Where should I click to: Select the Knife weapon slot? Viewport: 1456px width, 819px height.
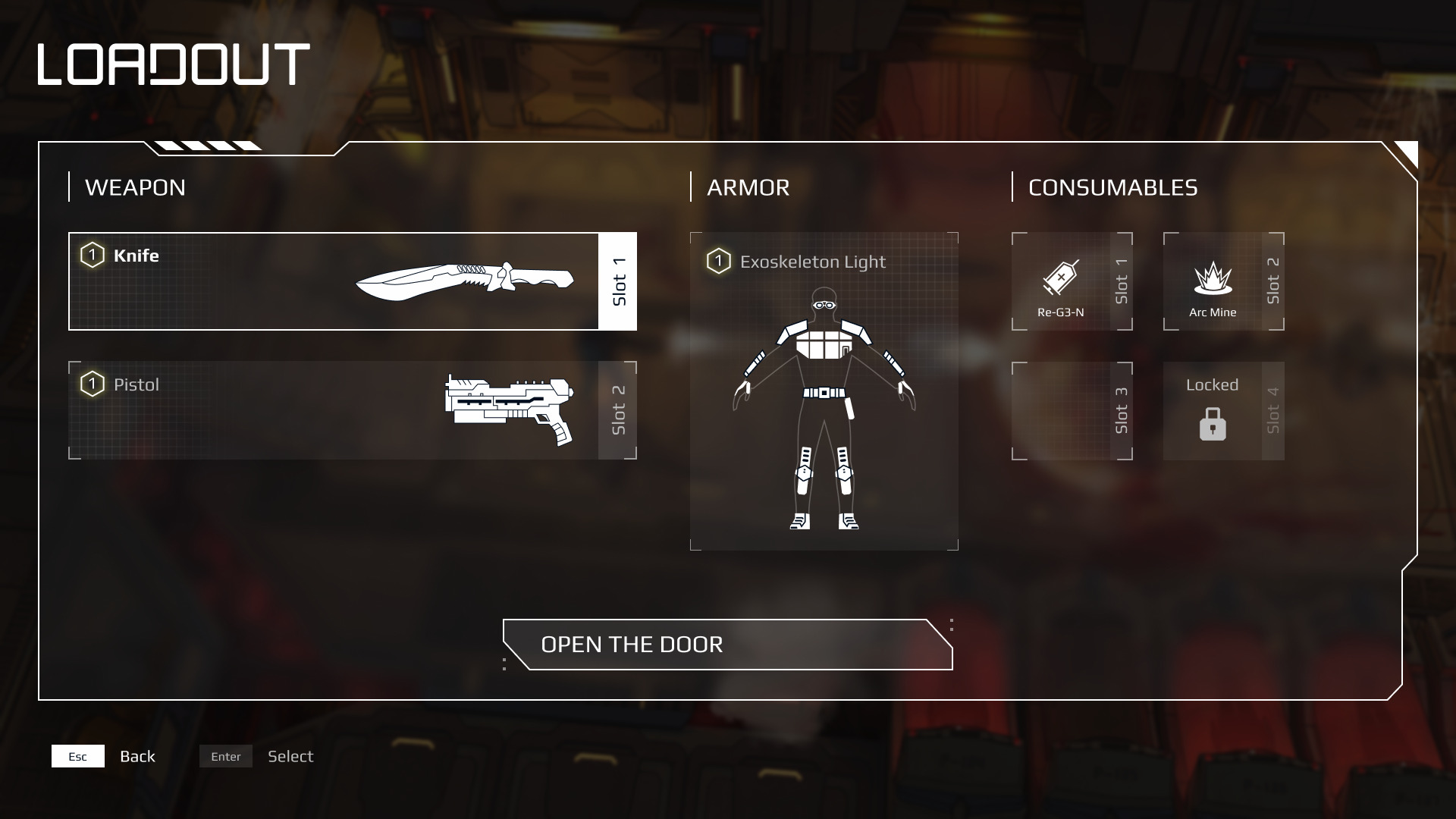click(352, 281)
